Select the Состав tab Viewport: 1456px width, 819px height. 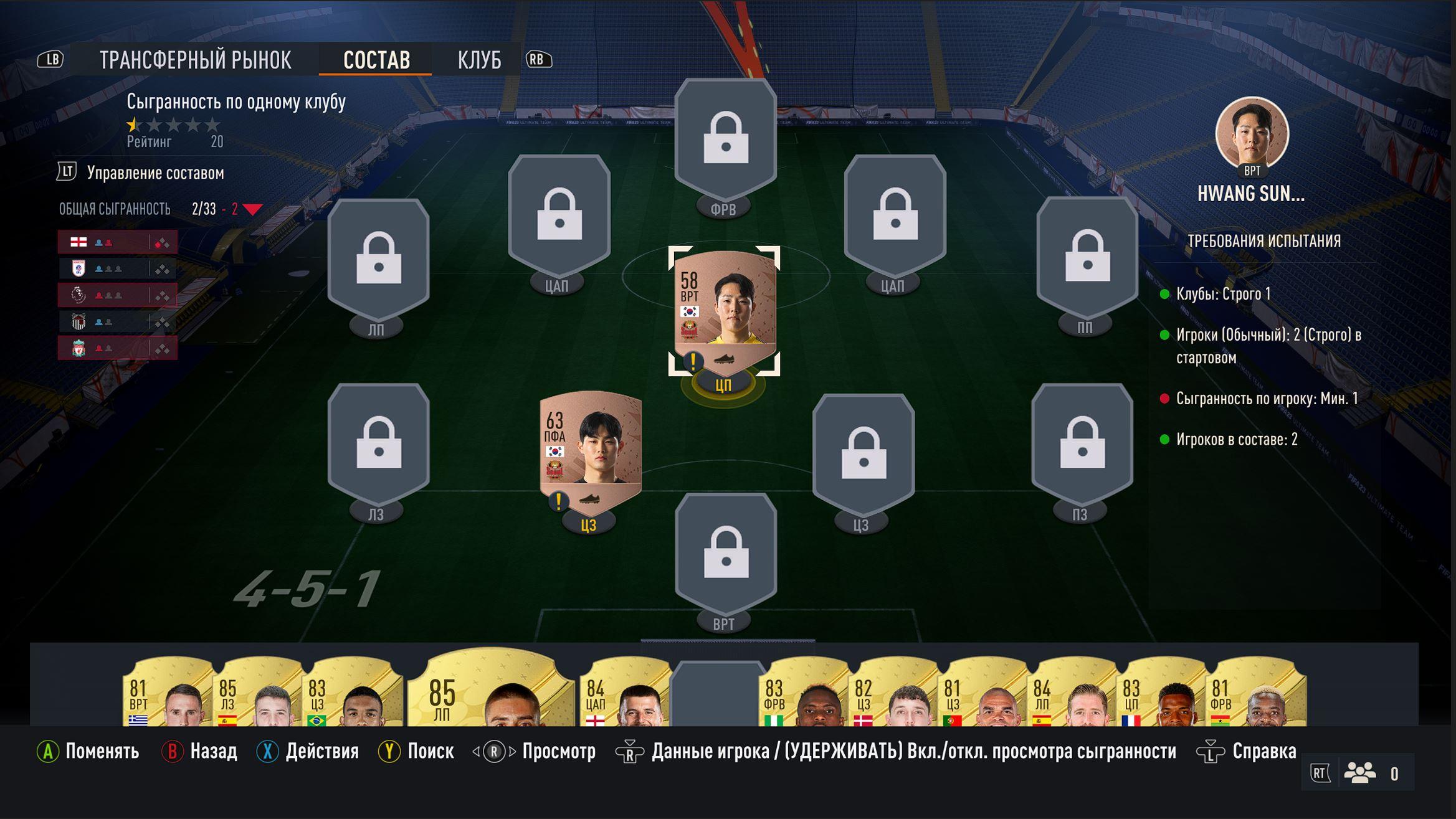(x=376, y=60)
